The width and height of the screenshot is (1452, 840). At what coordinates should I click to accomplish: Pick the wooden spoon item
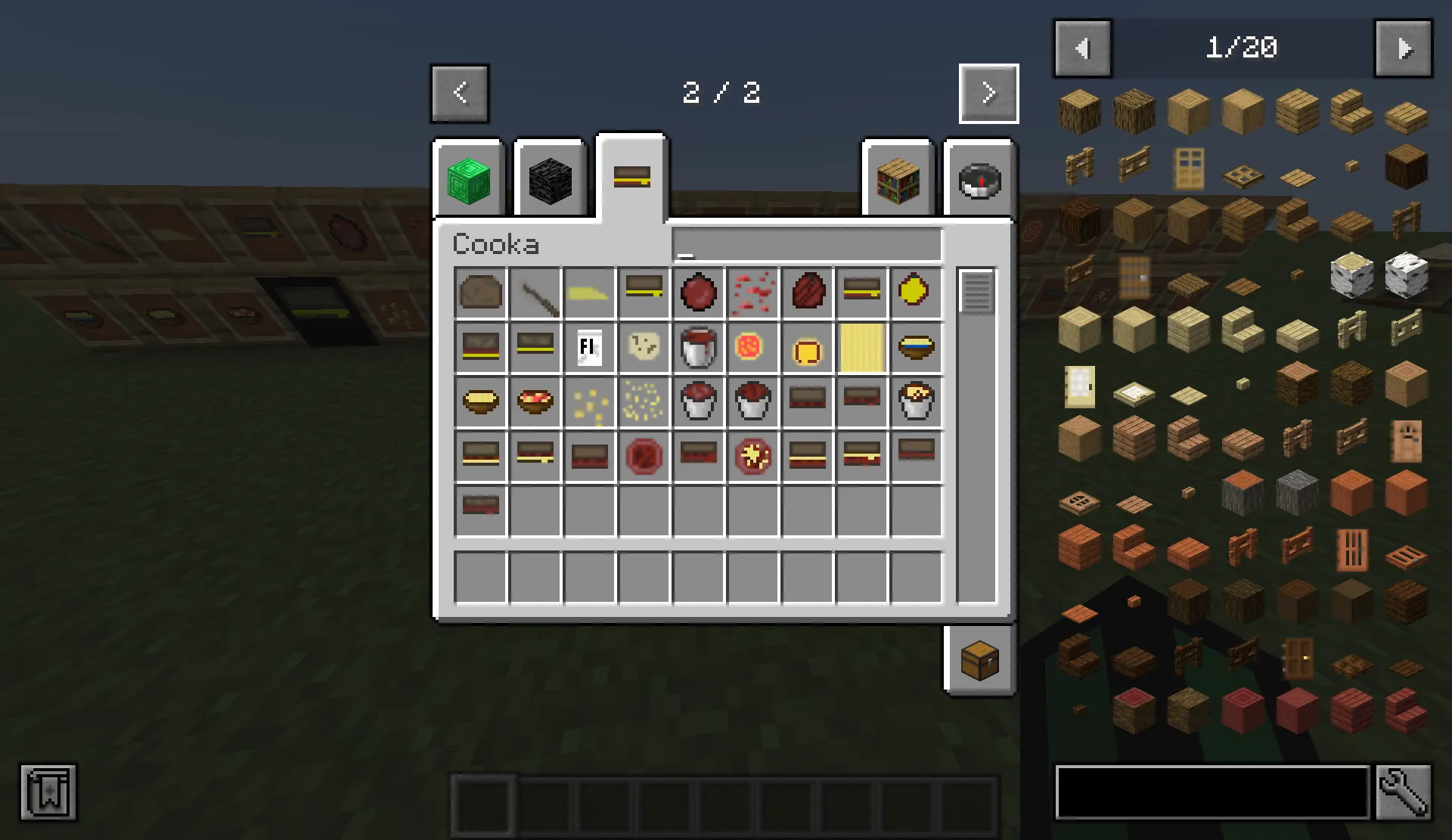(x=535, y=293)
